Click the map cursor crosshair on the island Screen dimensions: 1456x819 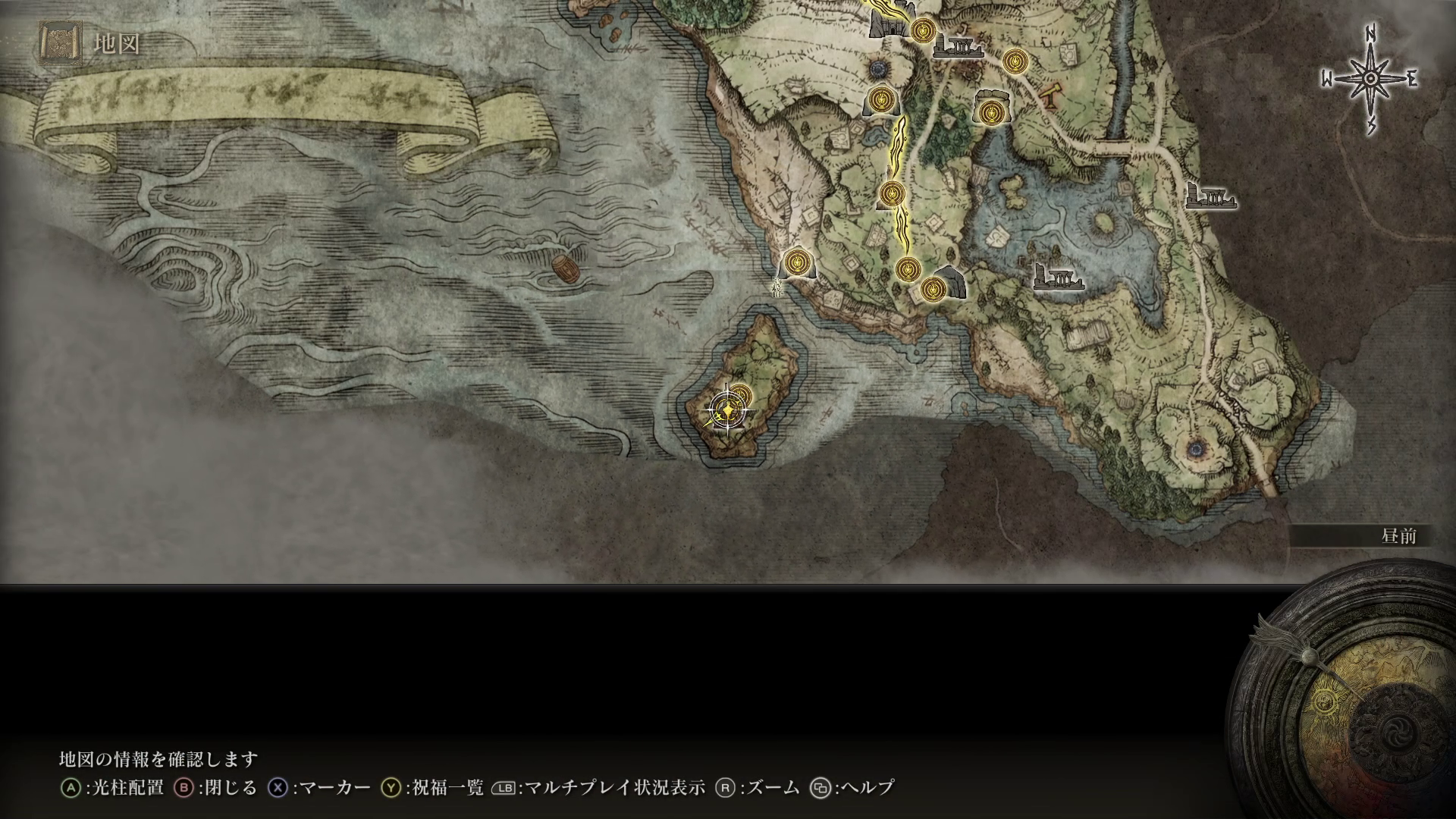pos(727,411)
